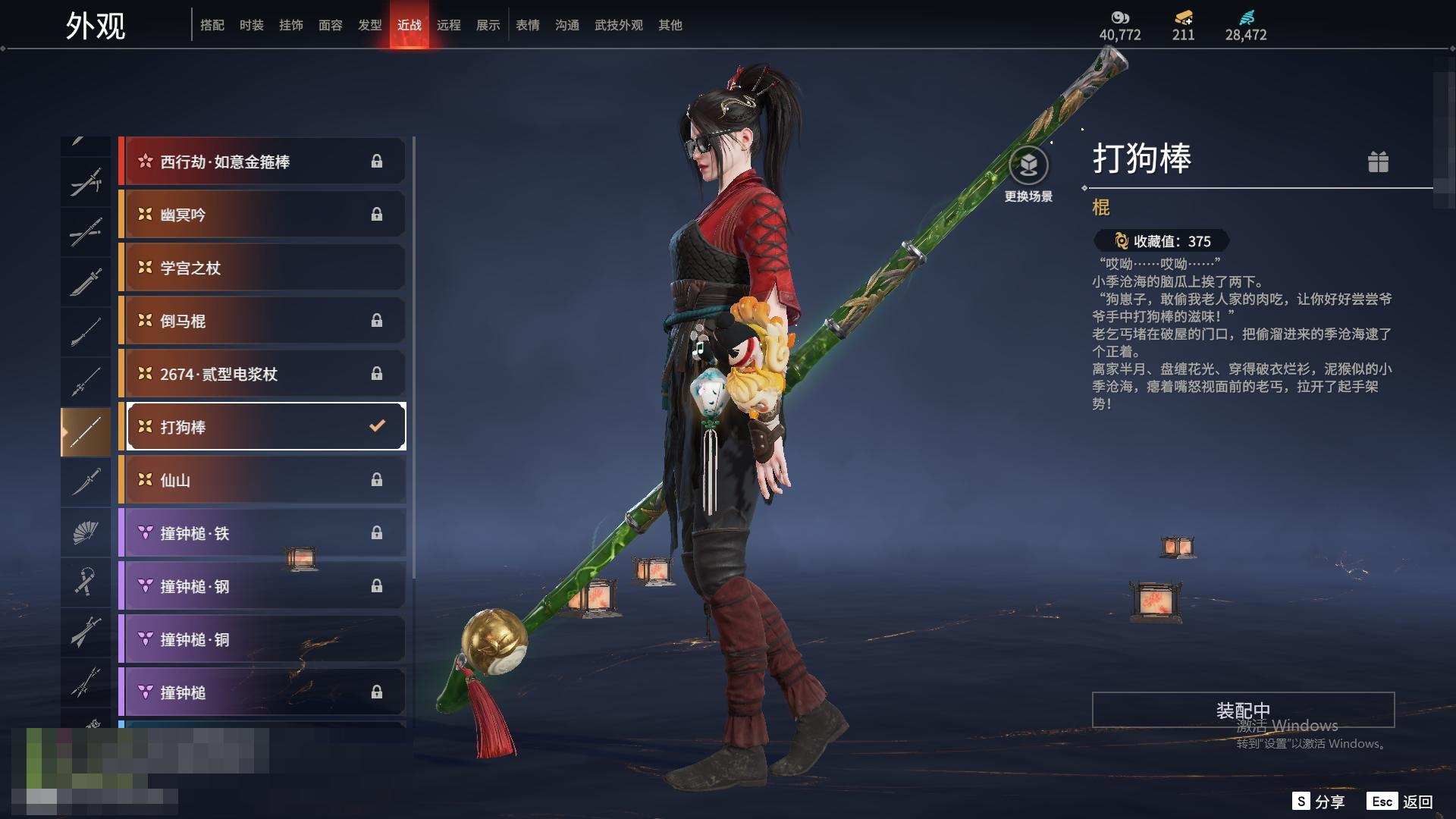Switch to the 远程 weapon tab
The height and width of the screenshot is (819, 1456).
(448, 25)
